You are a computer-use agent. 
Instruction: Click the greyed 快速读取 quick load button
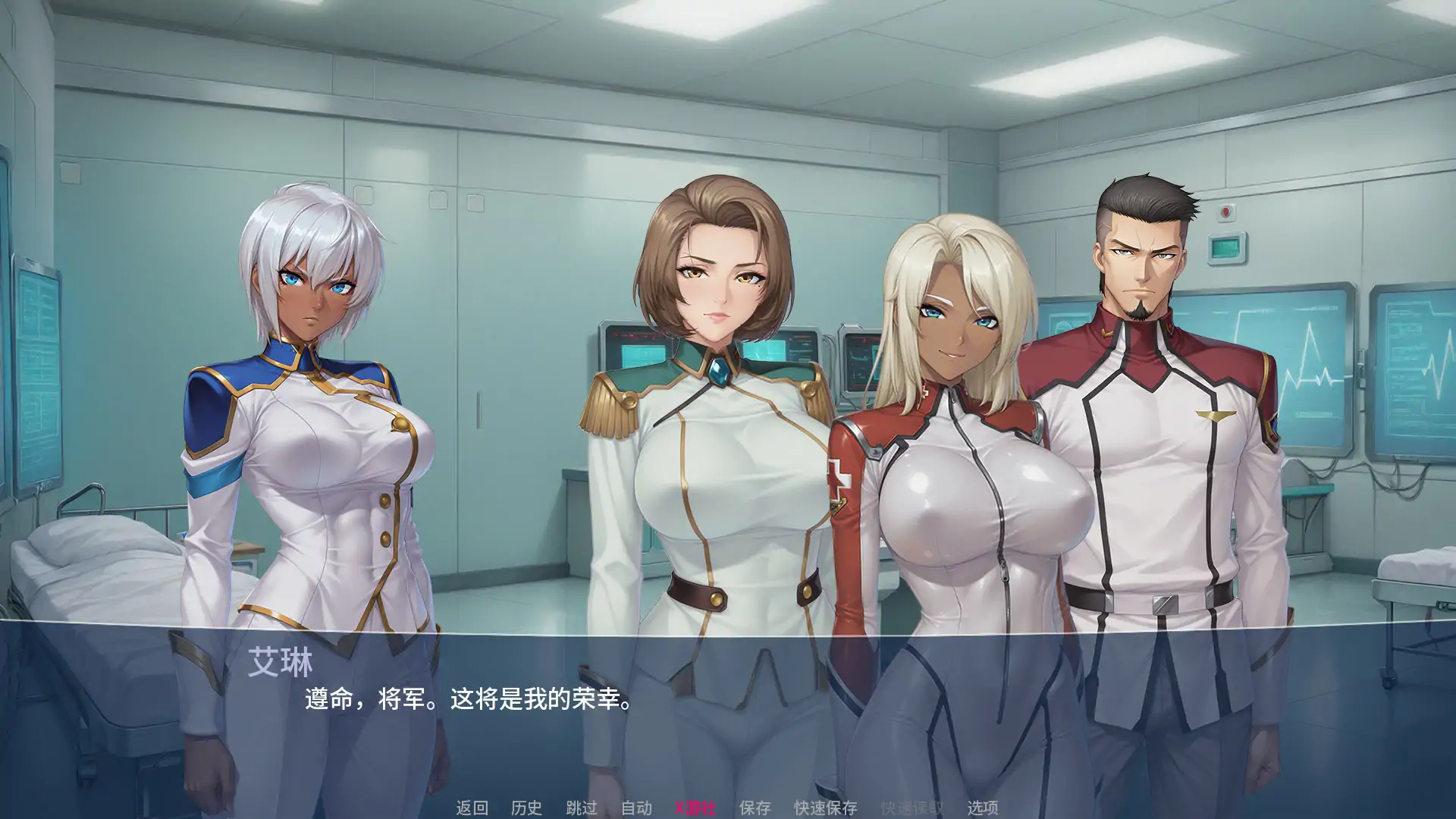tap(912, 808)
